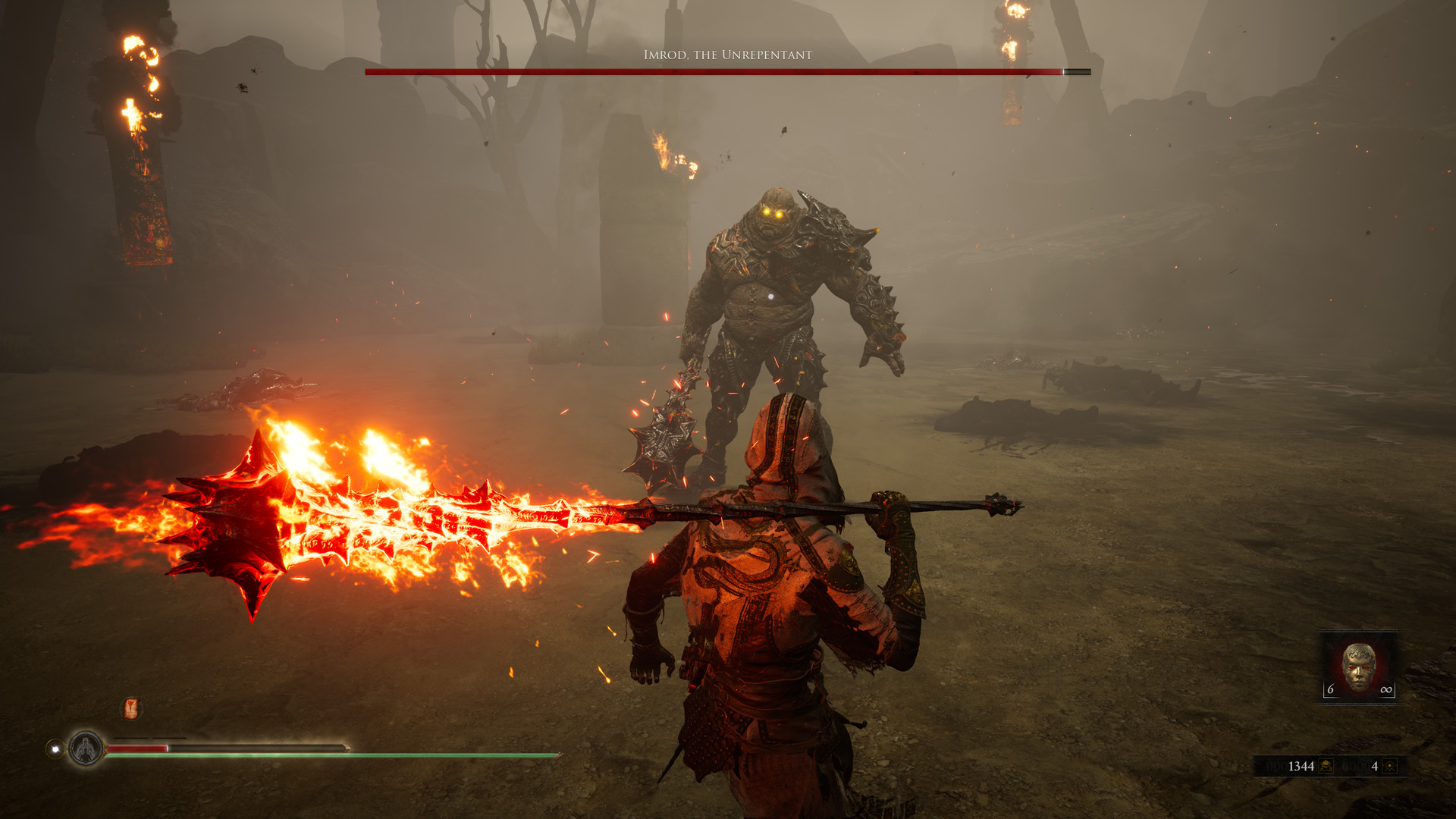Click the Tar total reading 1344

click(x=1301, y=766)
